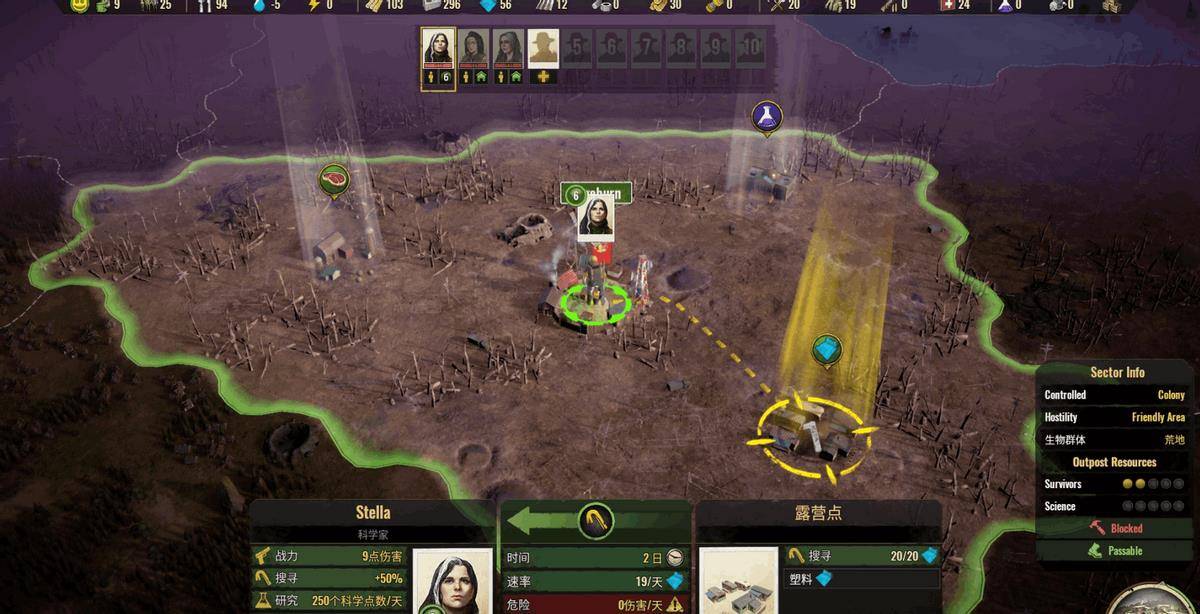Click the Blocked legend entry
Viewport: 1200px width, 614px height.
(1116, 528)
